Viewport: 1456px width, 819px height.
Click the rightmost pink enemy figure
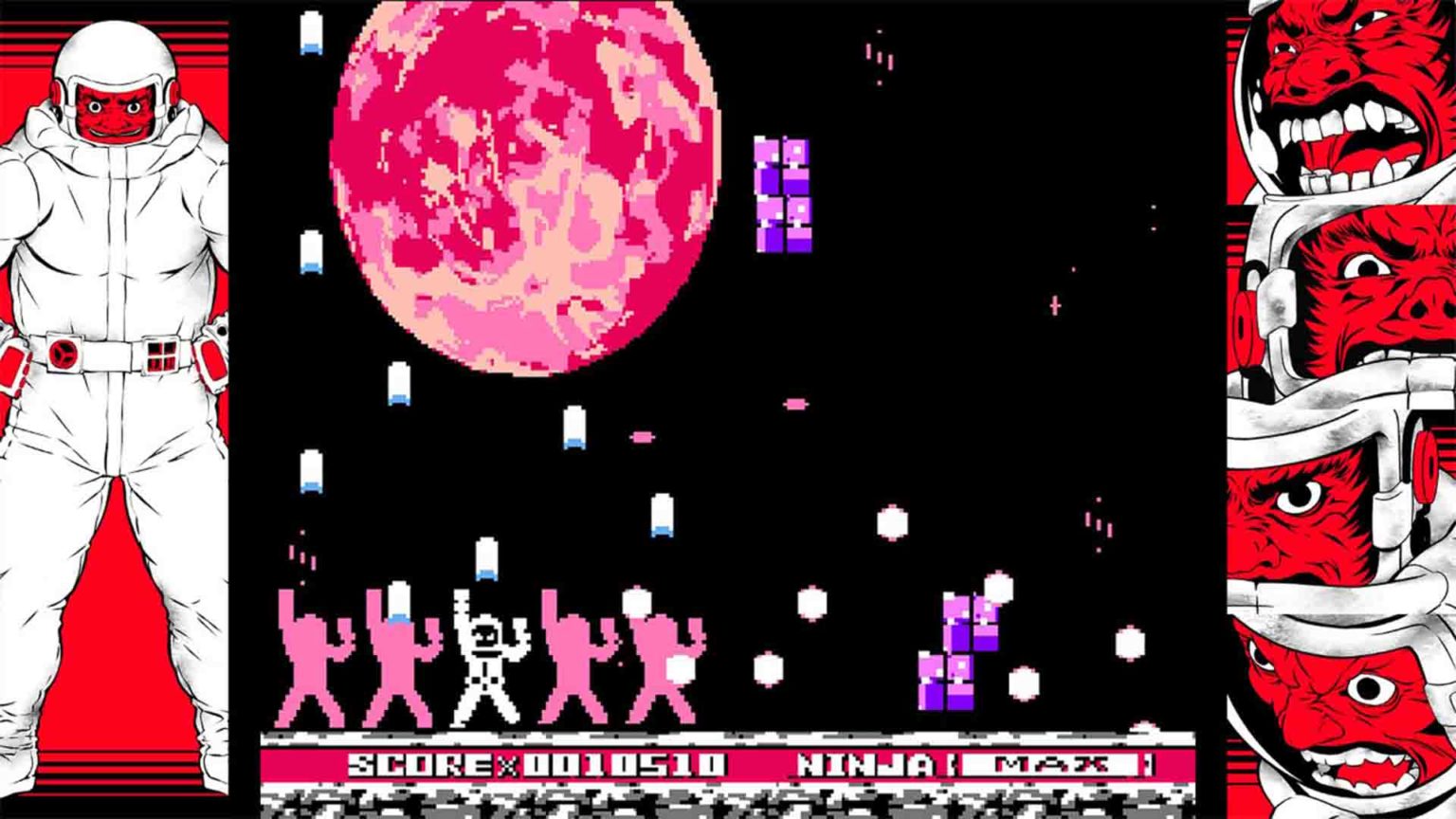[x=664, y=664]
